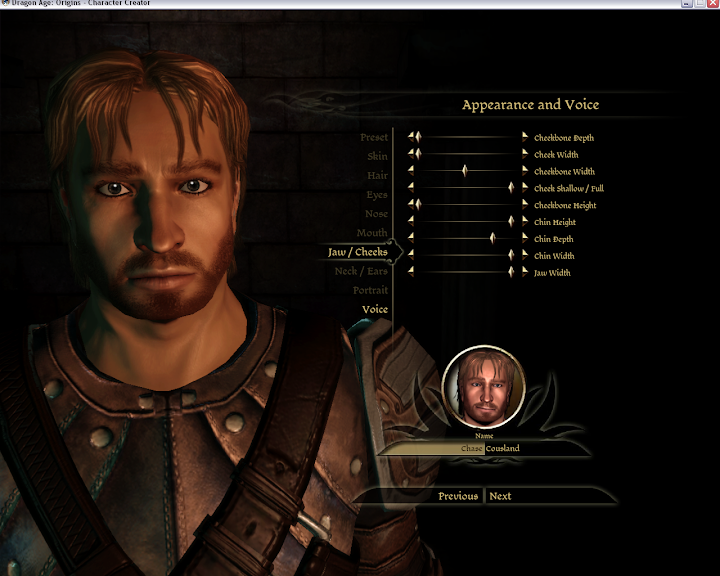Select the Hair category
The height and width of the screenshot is (576, 720).
[377, 176]
